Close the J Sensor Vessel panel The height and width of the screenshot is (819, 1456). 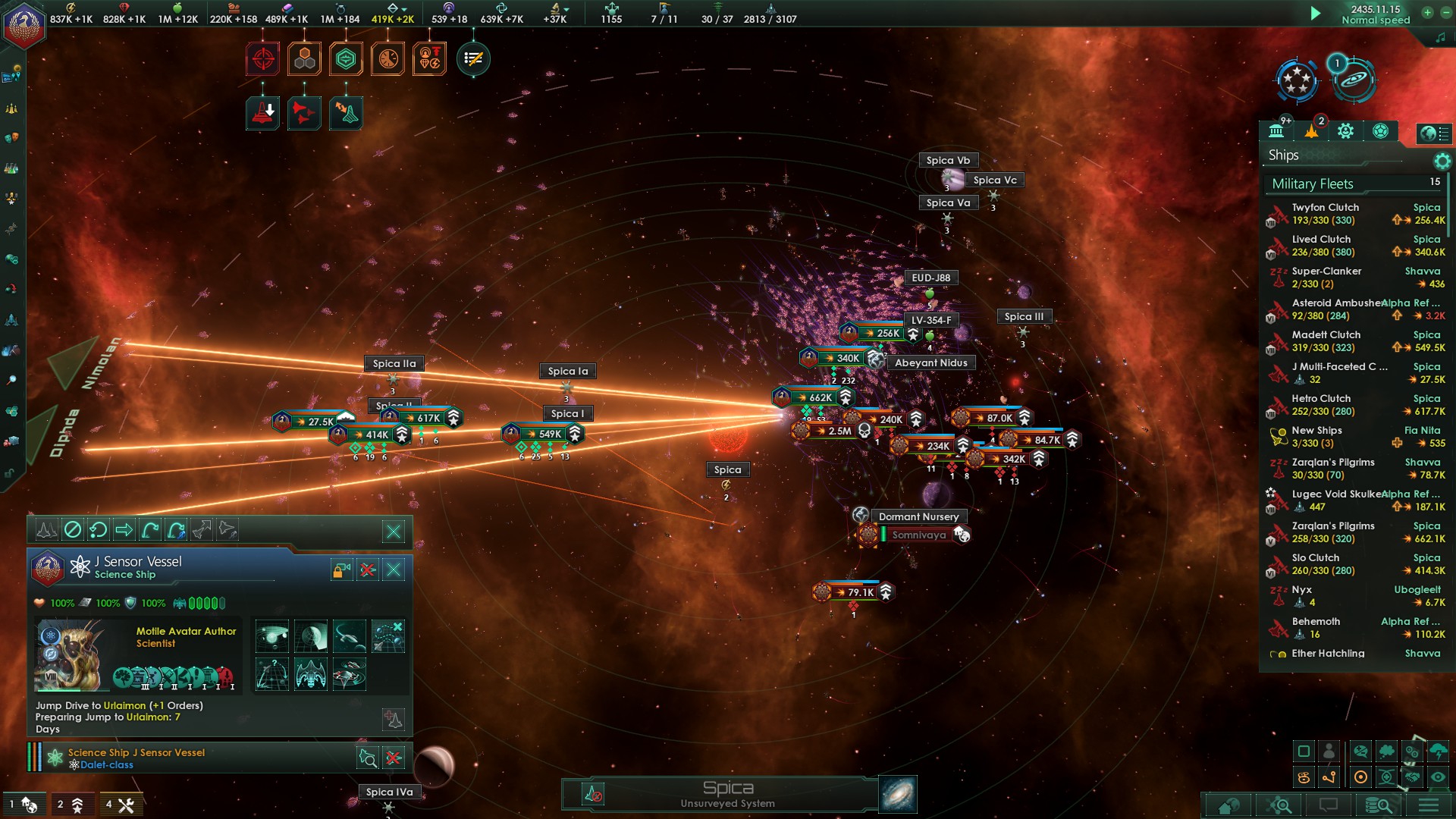(394, 570)
